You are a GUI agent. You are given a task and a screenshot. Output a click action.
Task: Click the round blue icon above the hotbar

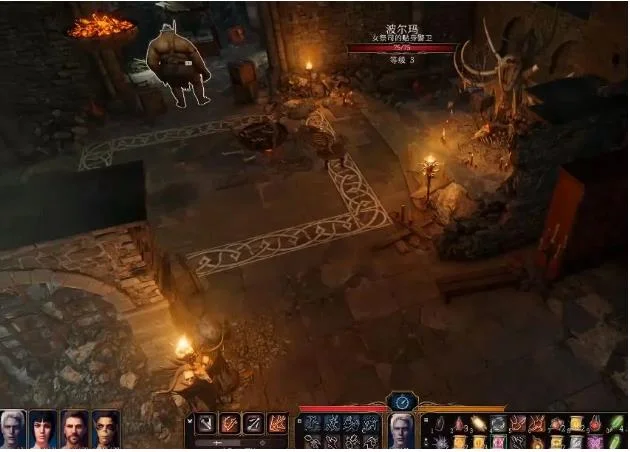(x=402, y=402)
